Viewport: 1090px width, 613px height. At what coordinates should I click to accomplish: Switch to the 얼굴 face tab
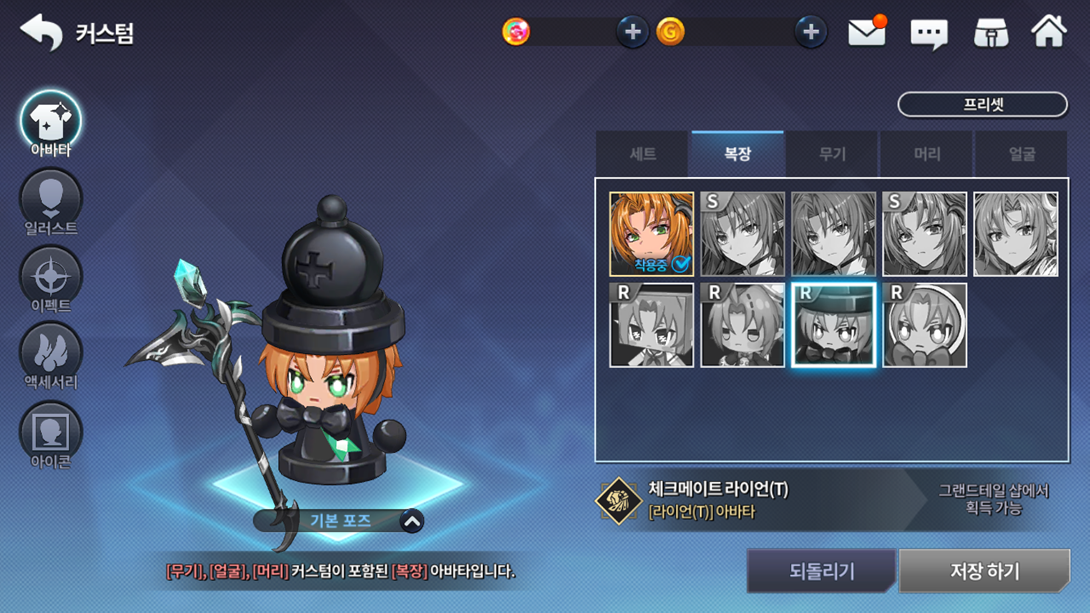(x=1021, y=154)
